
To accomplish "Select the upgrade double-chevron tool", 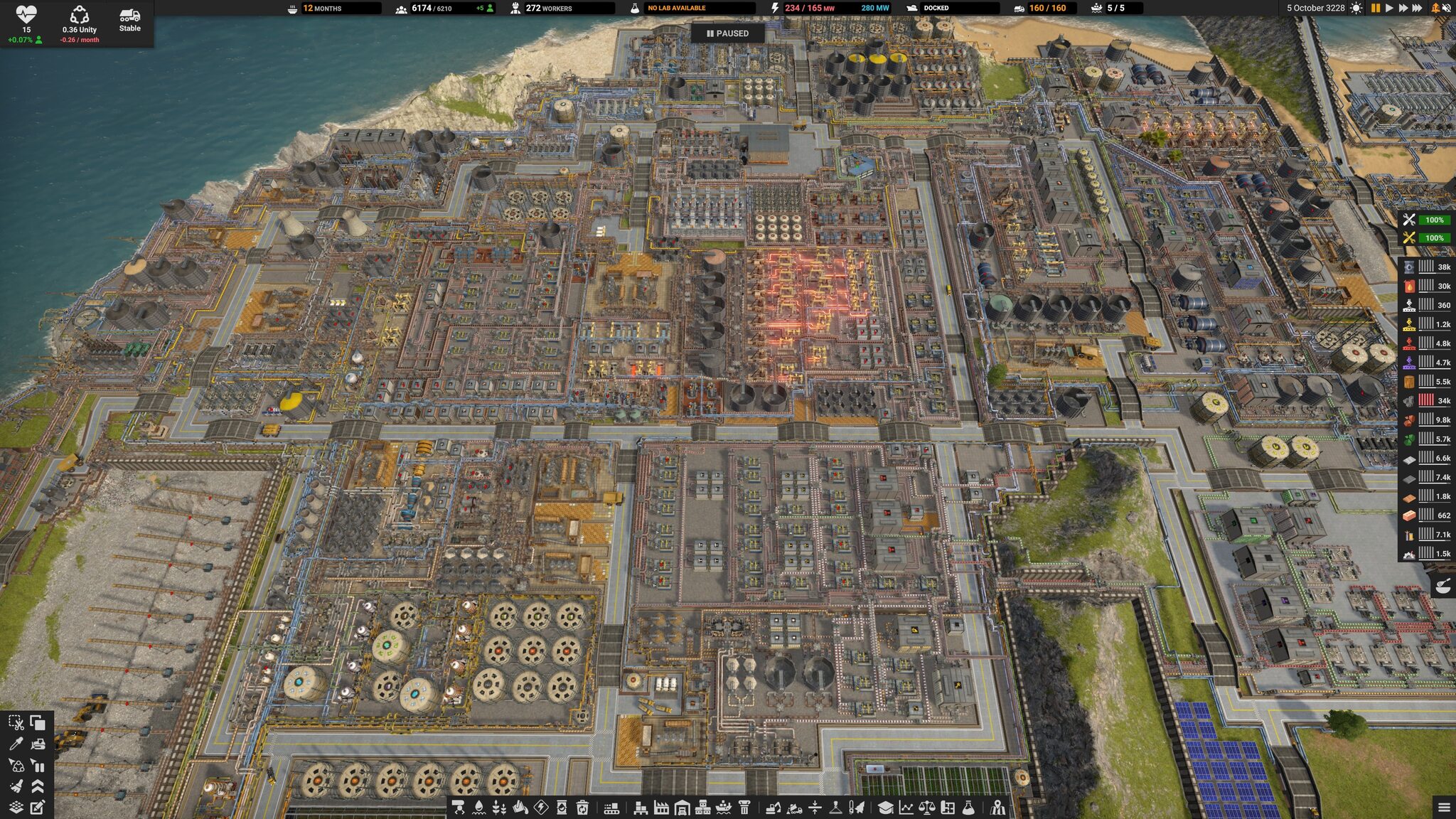I will (x=38, y=786).
